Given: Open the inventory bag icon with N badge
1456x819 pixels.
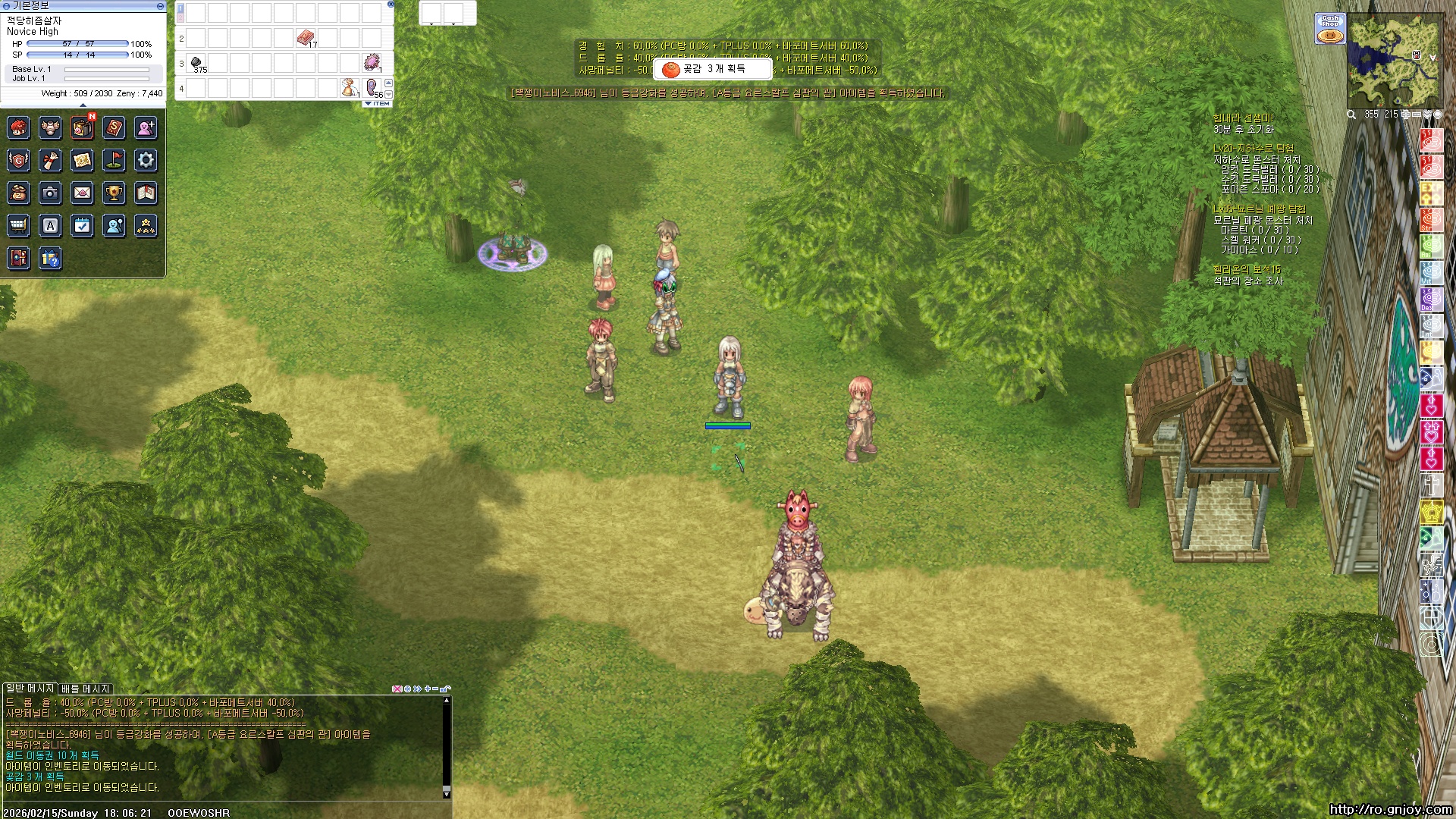Looking at the screenshot, I should pyautogui.click(x=82, y=128).
